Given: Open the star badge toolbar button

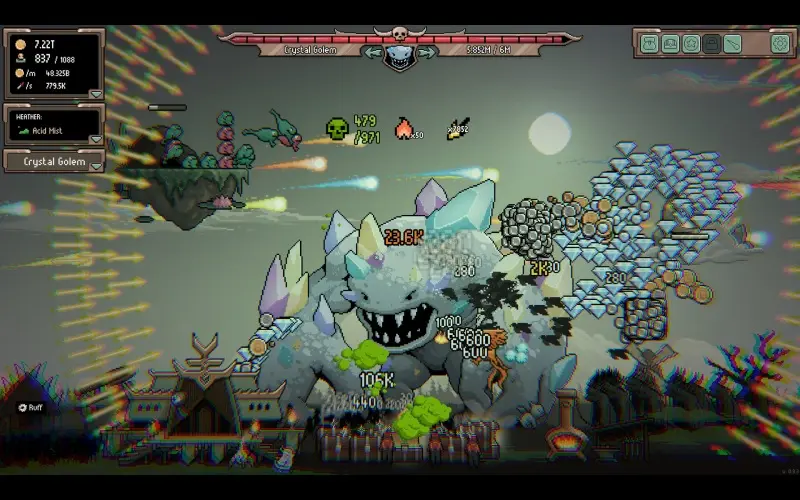Looking at the screenshot, I should pos(691,43).
